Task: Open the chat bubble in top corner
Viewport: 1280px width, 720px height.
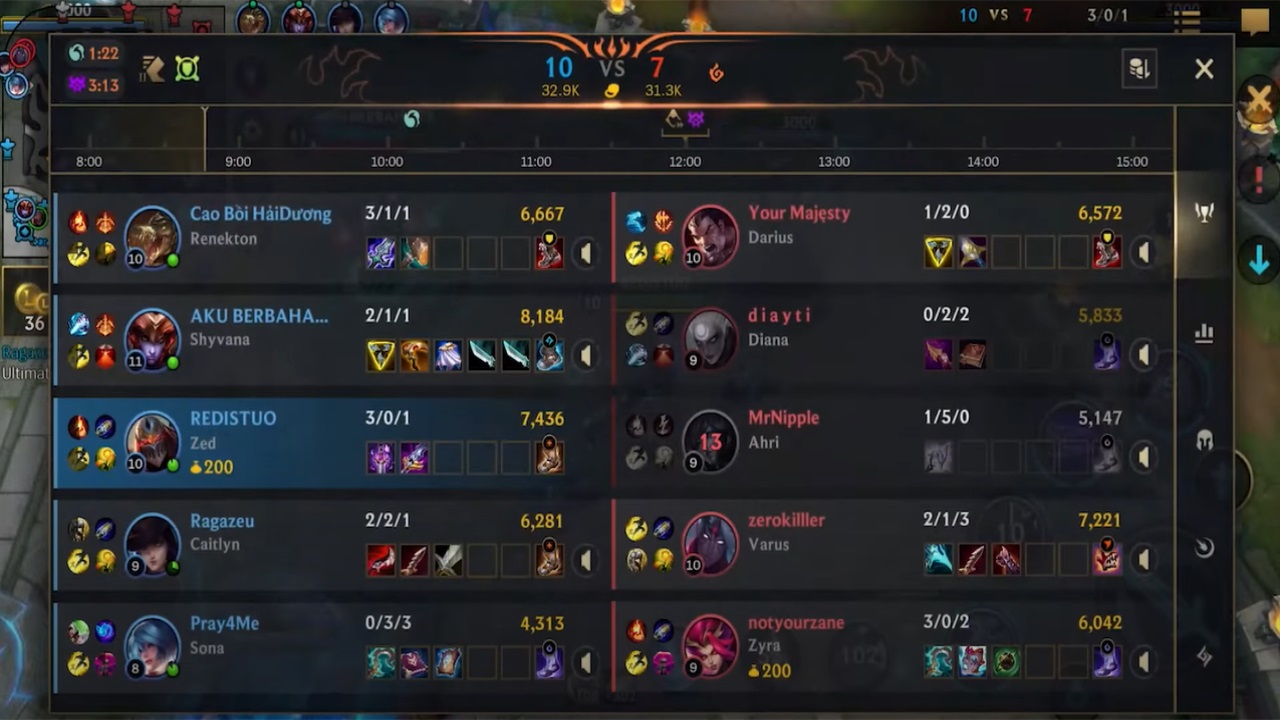Action: tap(1254, 20)
